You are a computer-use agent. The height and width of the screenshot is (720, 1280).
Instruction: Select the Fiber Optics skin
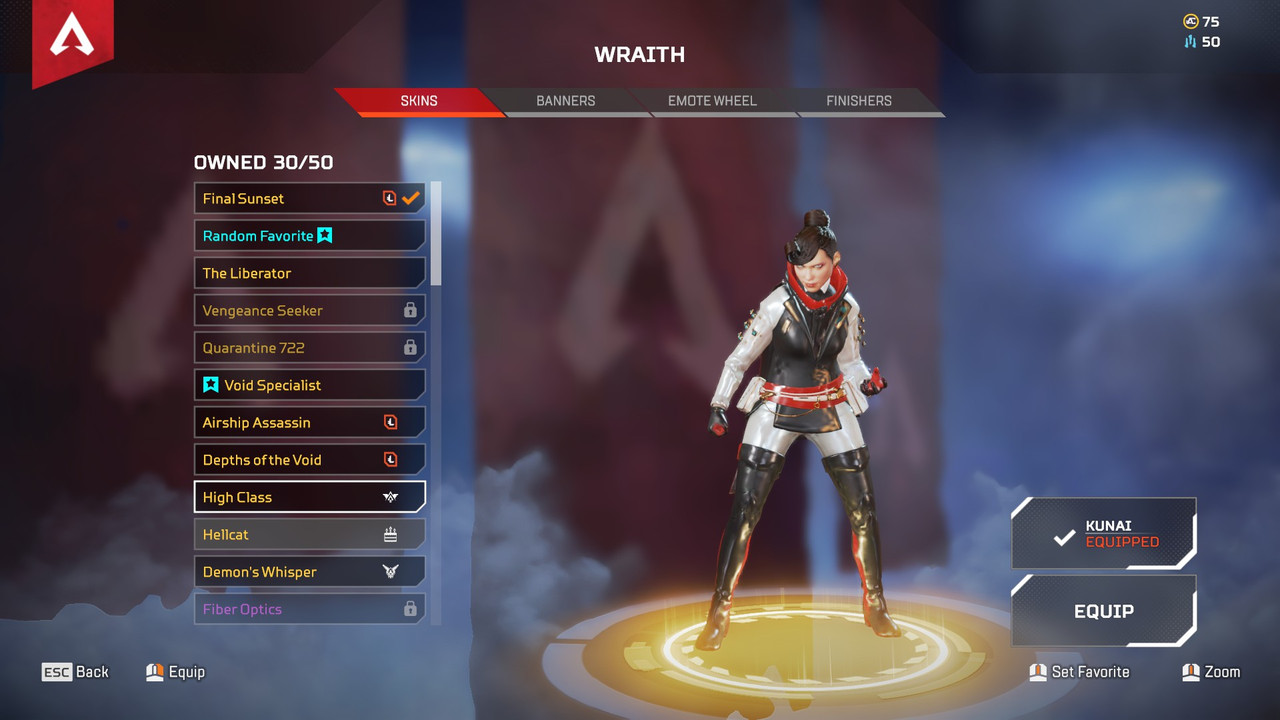click(x=309, y=609)
